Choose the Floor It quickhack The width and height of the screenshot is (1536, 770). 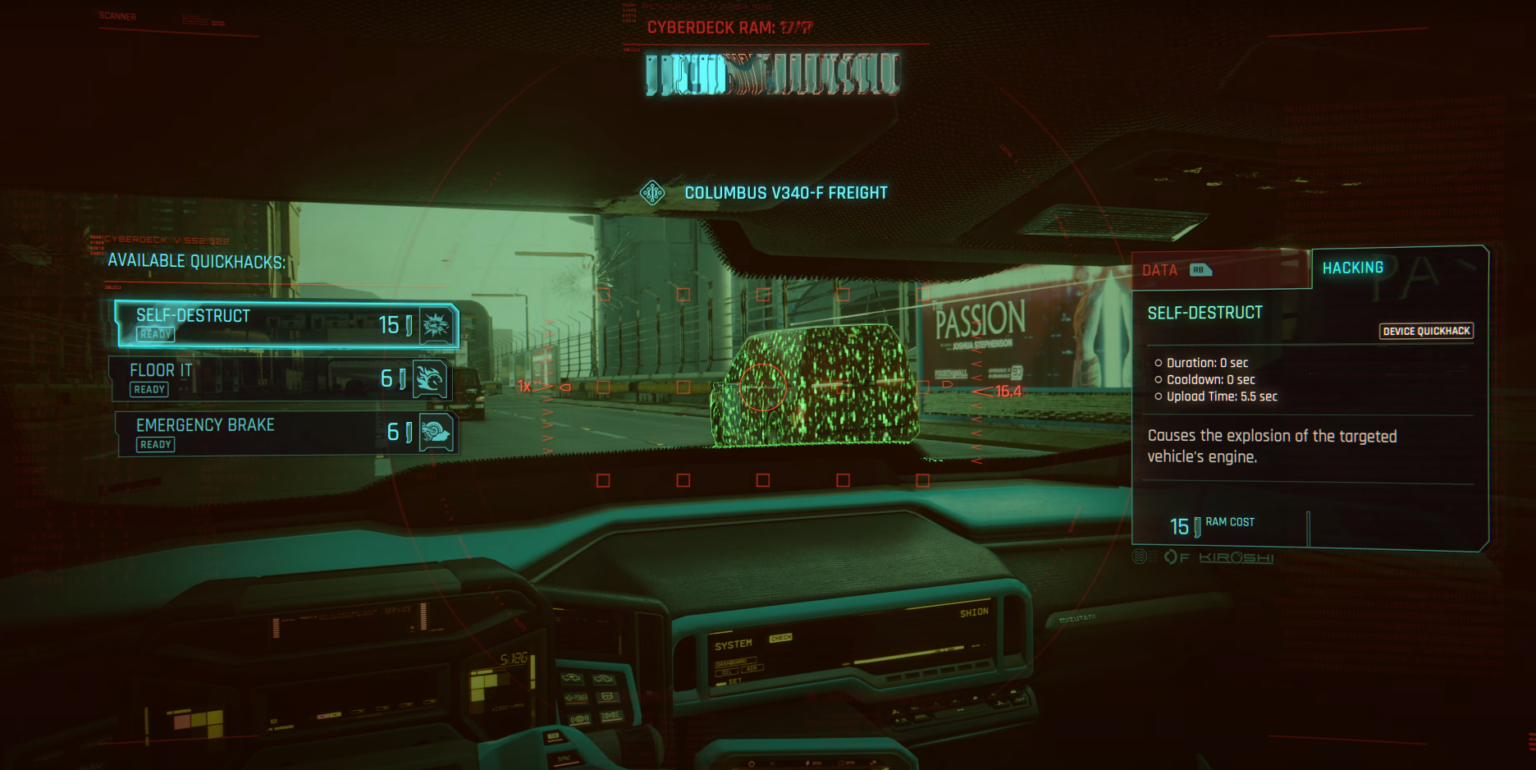click(x=280, y=379)
